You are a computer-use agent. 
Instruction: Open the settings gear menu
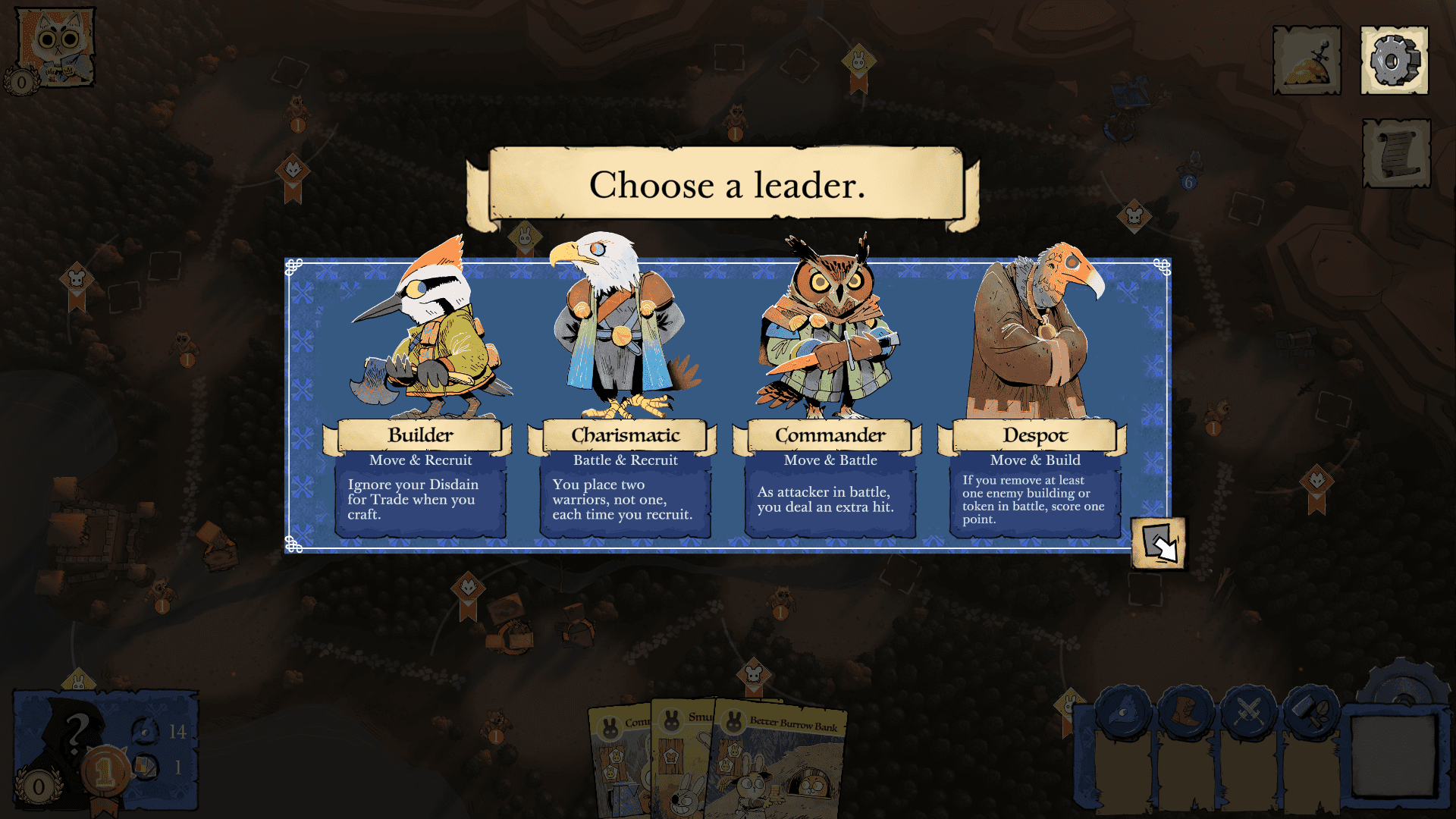coord(1394,60)
